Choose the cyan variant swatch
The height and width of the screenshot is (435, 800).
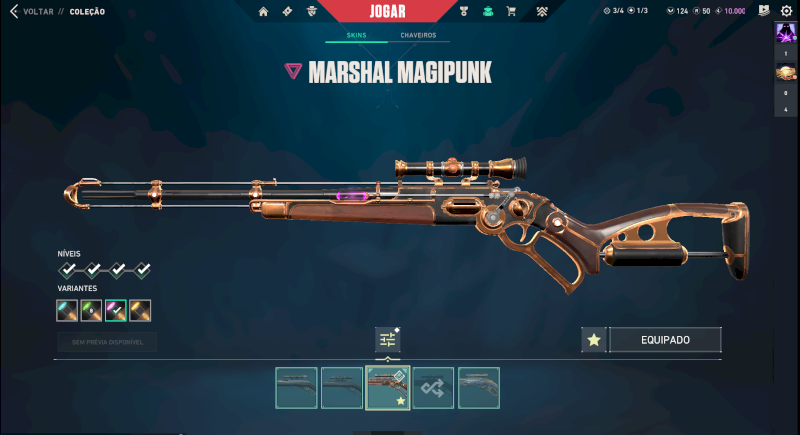pos(68,311)
